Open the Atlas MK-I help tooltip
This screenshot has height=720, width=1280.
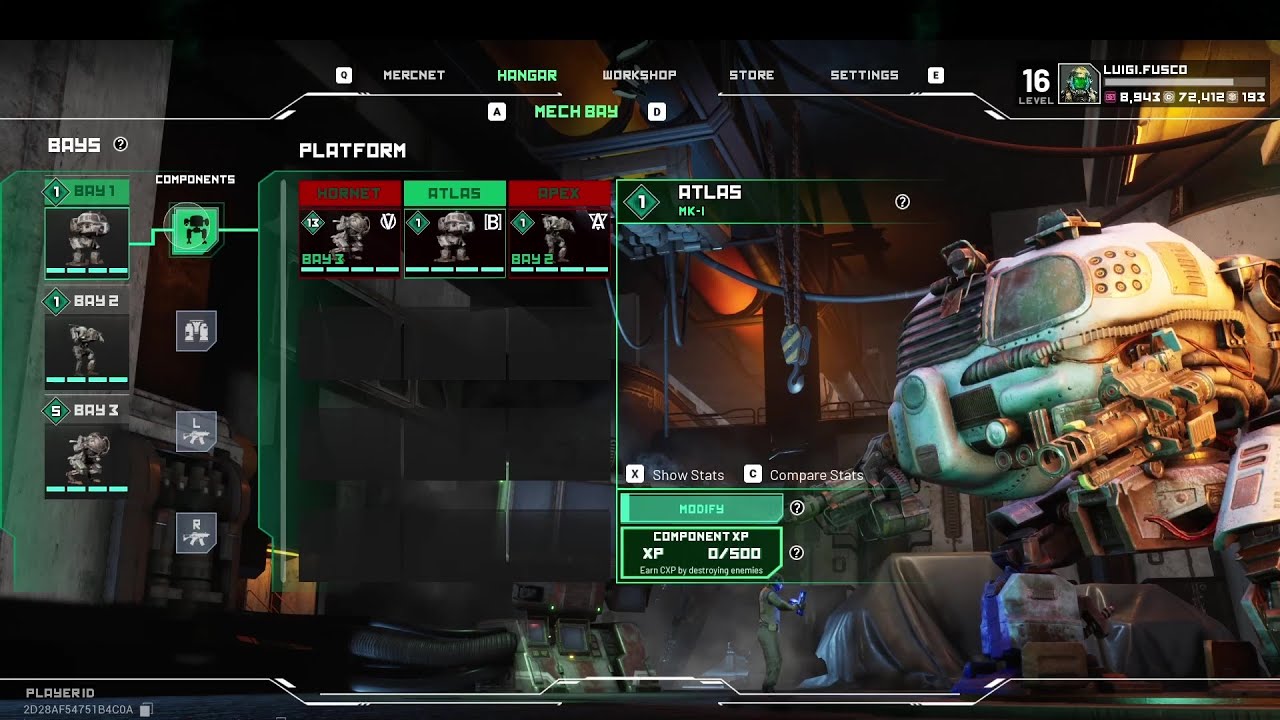tap(902, 202)
